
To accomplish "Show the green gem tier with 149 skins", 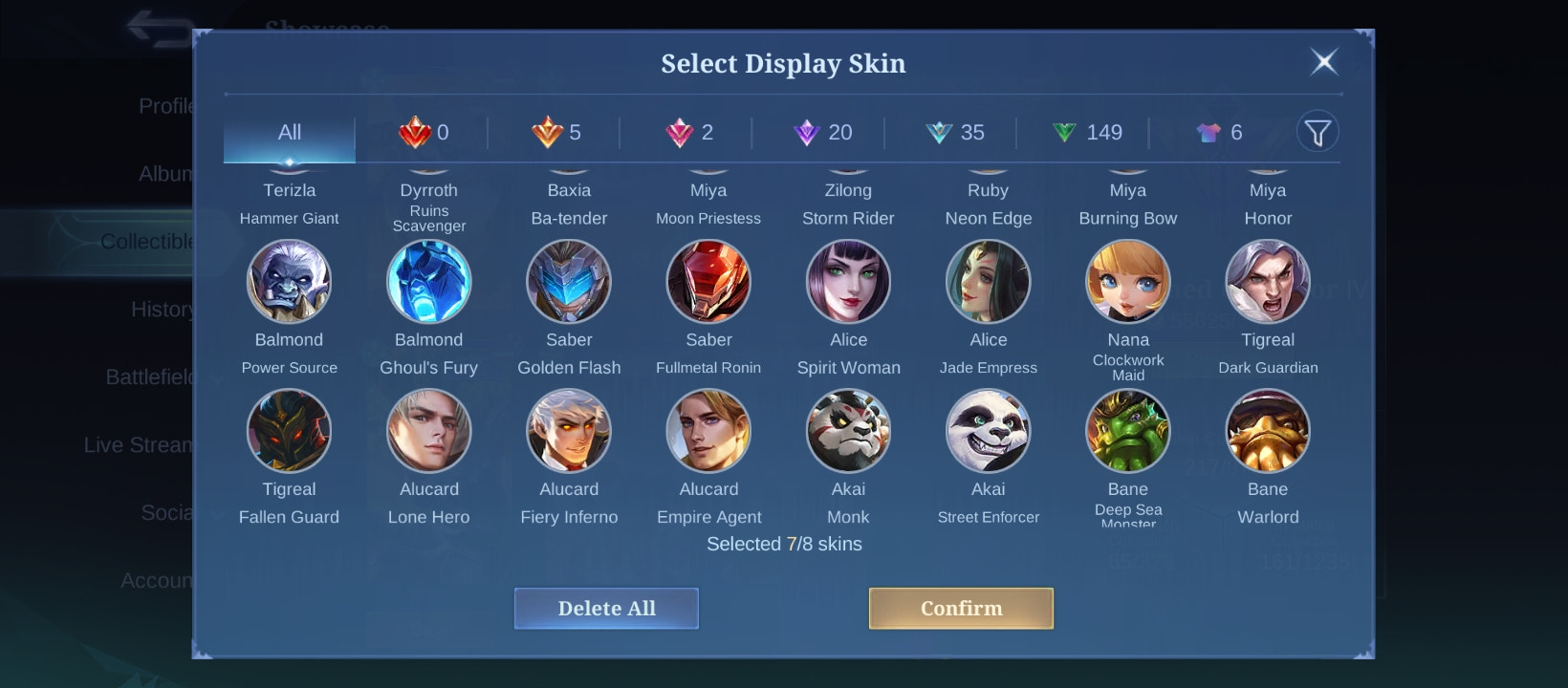I will pos(1088,133).
